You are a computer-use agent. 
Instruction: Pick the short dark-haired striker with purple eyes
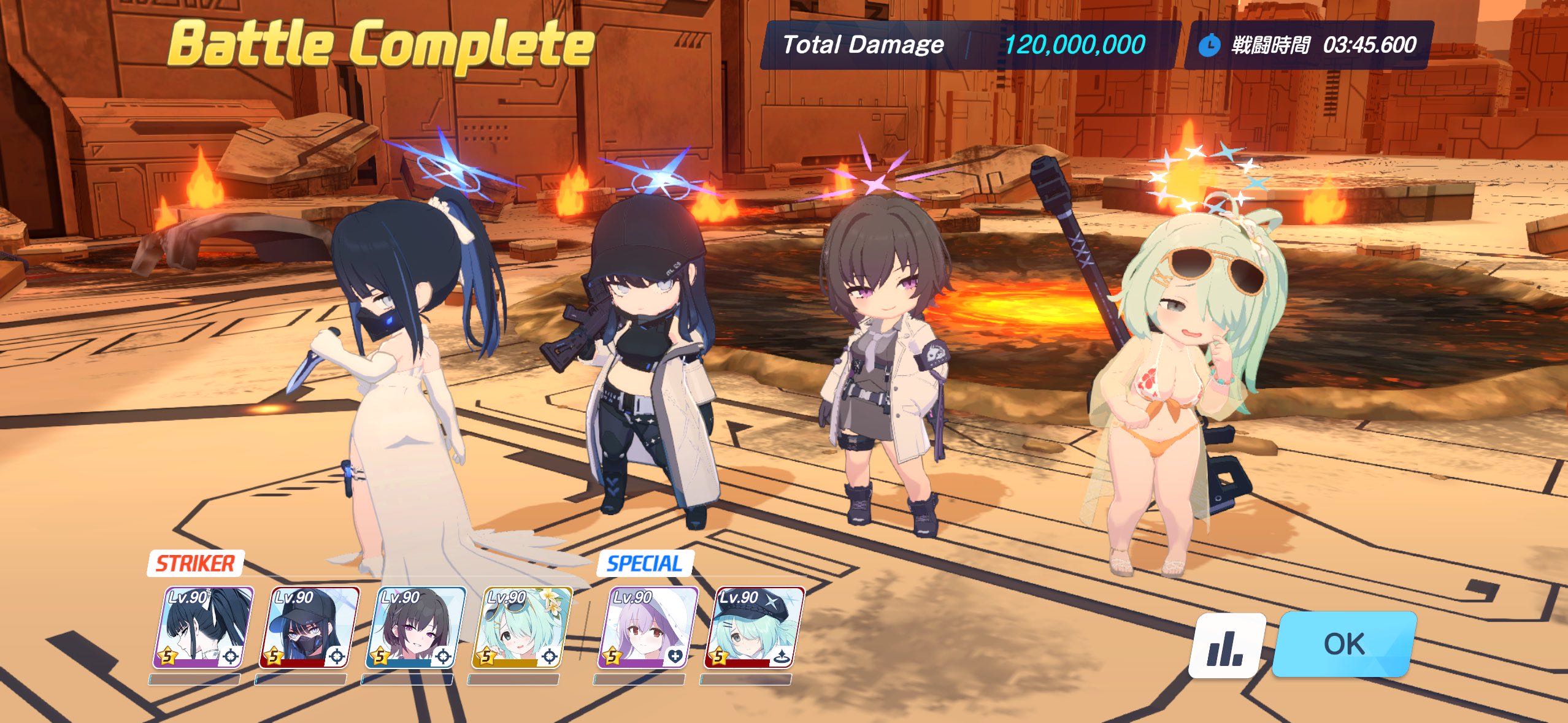coord(415,627)
